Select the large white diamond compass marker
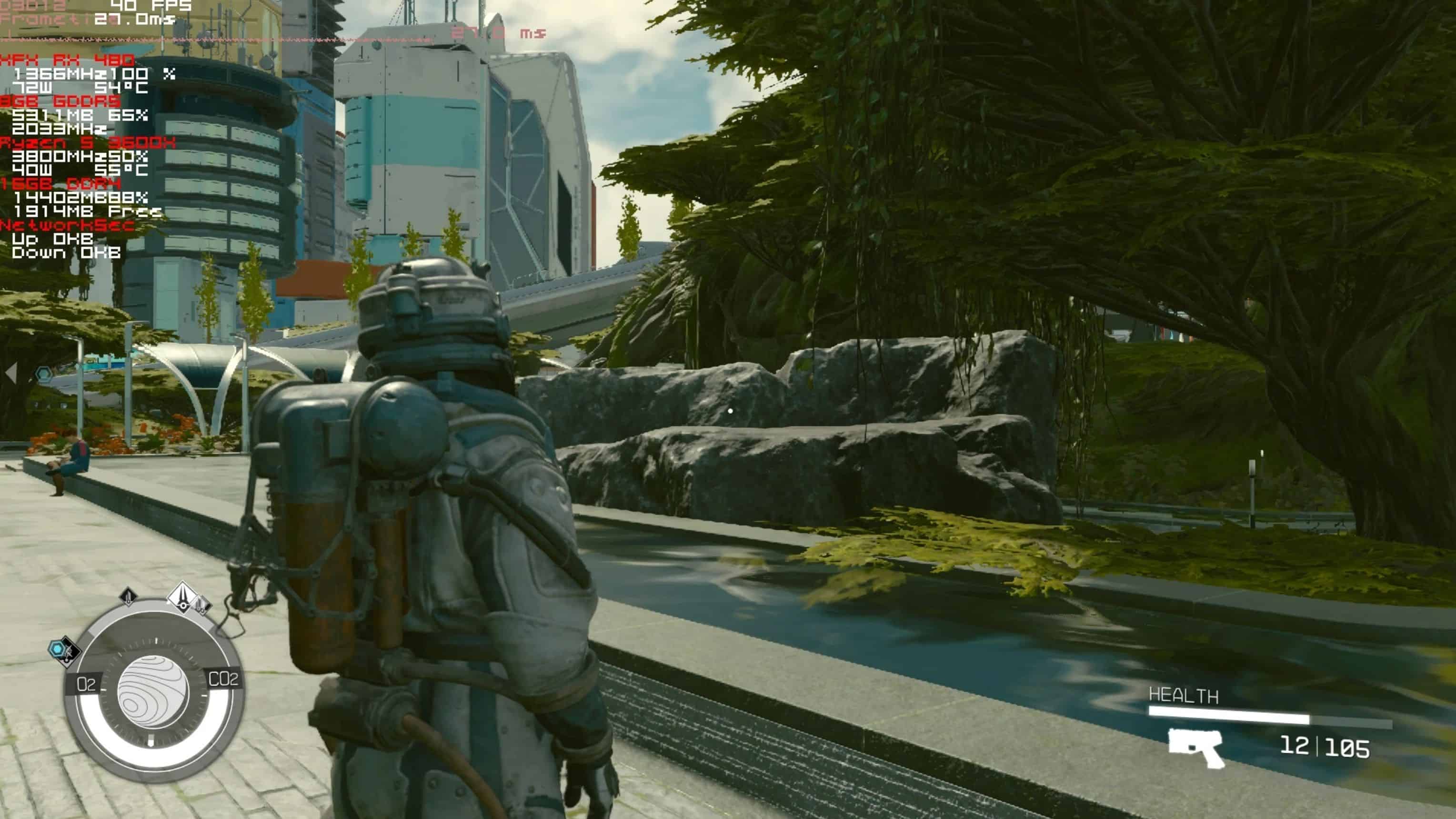The height and width of the screenshot is (819, 1456). [x=182, y=597]
